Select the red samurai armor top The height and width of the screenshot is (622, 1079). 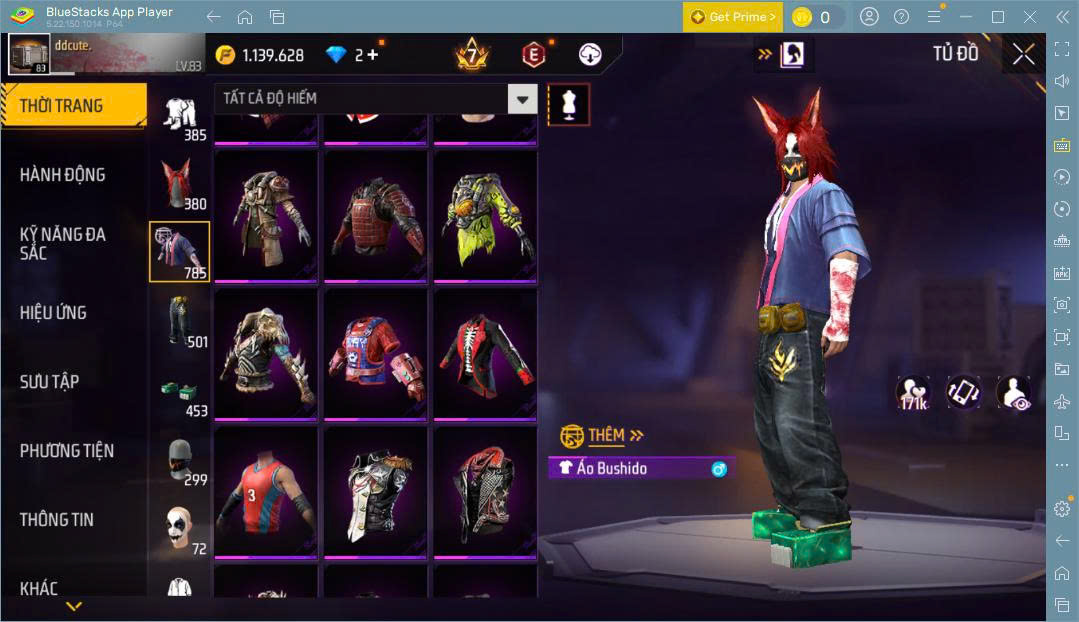click(376, 216)
